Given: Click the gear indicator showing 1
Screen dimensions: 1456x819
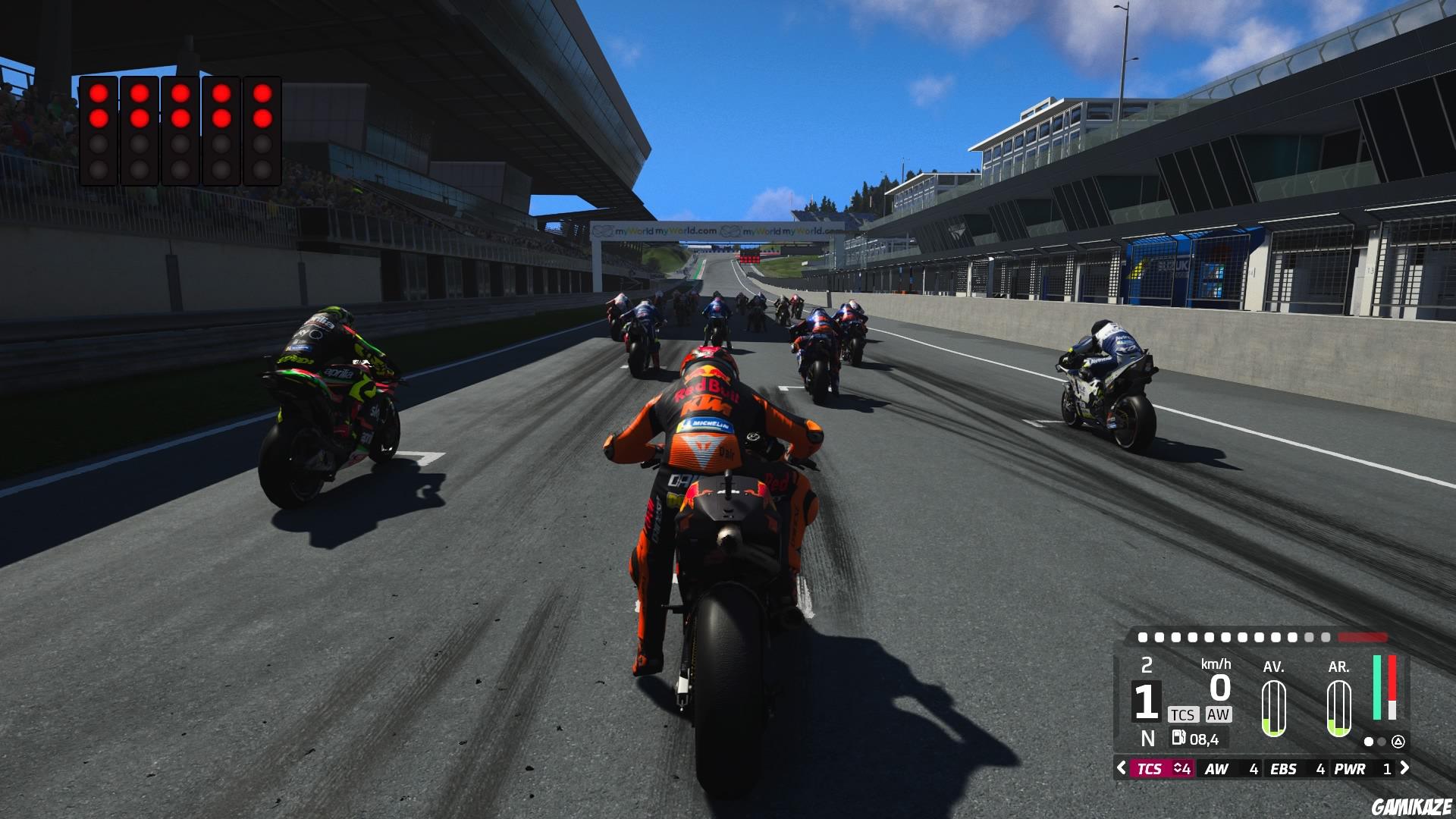Looking at the screenshot, I should pos(1146,700).
